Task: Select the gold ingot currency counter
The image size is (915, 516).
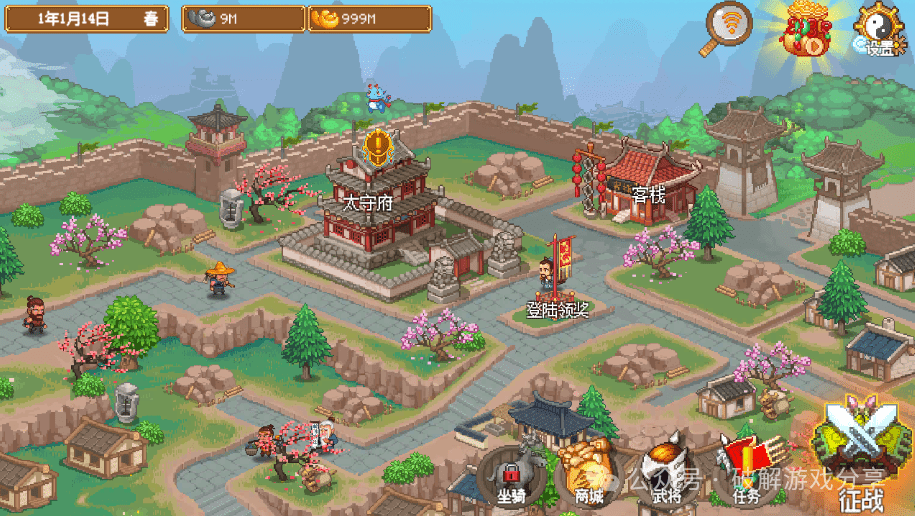Action: tap(369, 19)
